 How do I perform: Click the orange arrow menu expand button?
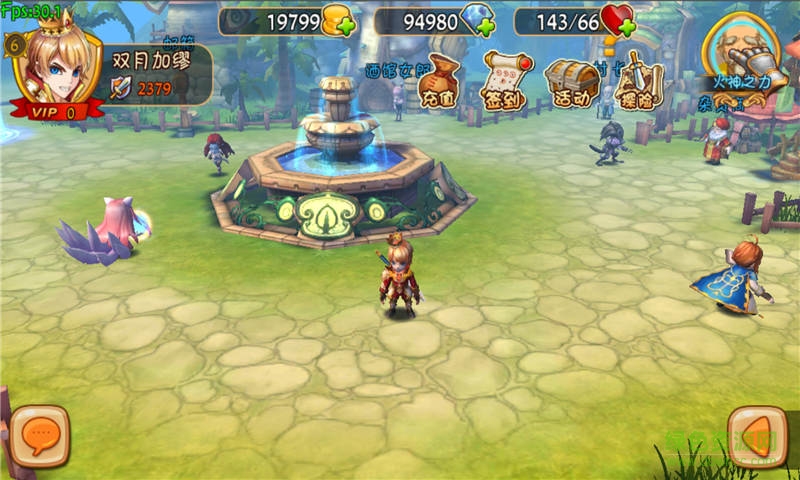tap(757, 436)
